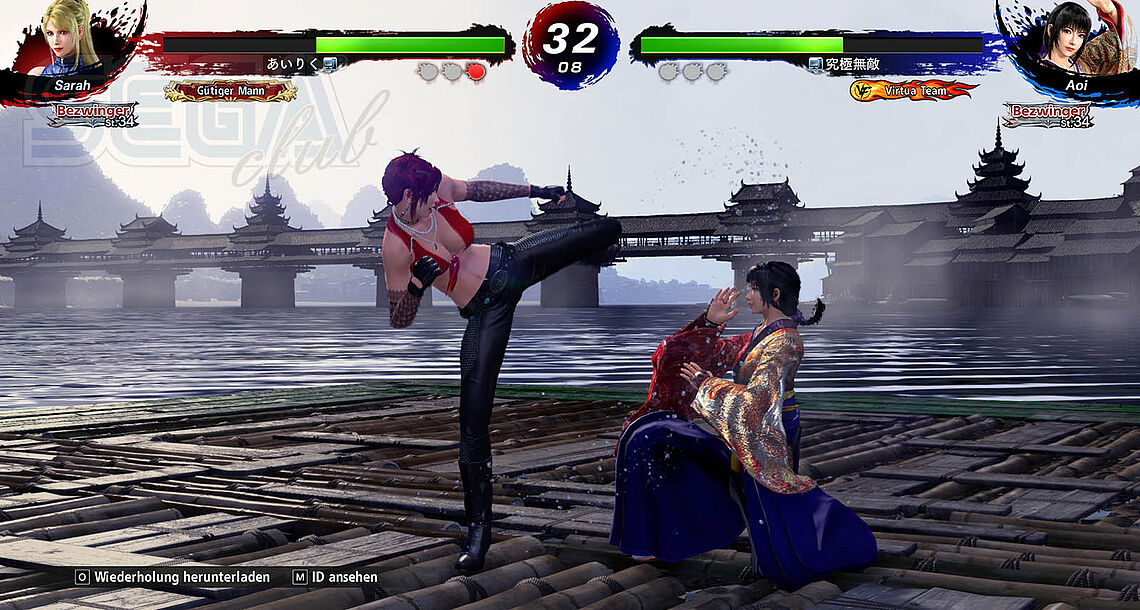The width and height of the screenshot is (1140, 610).
Task: Select the Gütiger Mann title badge
Action: (x=230, y=91)
